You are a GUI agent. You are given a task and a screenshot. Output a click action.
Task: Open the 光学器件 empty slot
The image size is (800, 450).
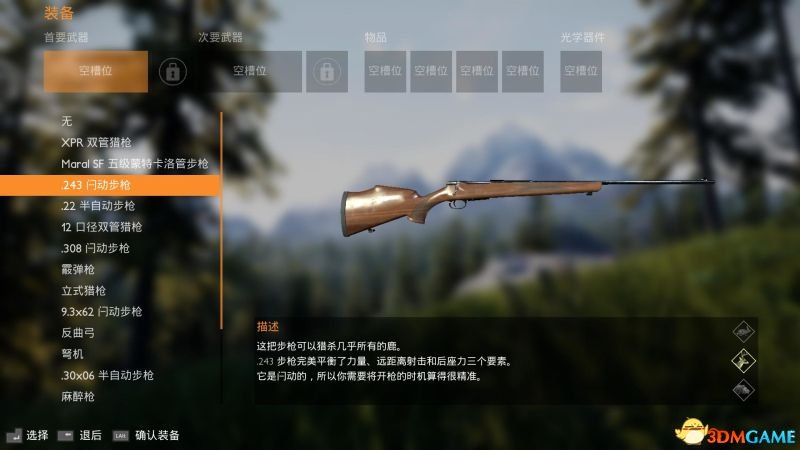[x=581, y=71]
